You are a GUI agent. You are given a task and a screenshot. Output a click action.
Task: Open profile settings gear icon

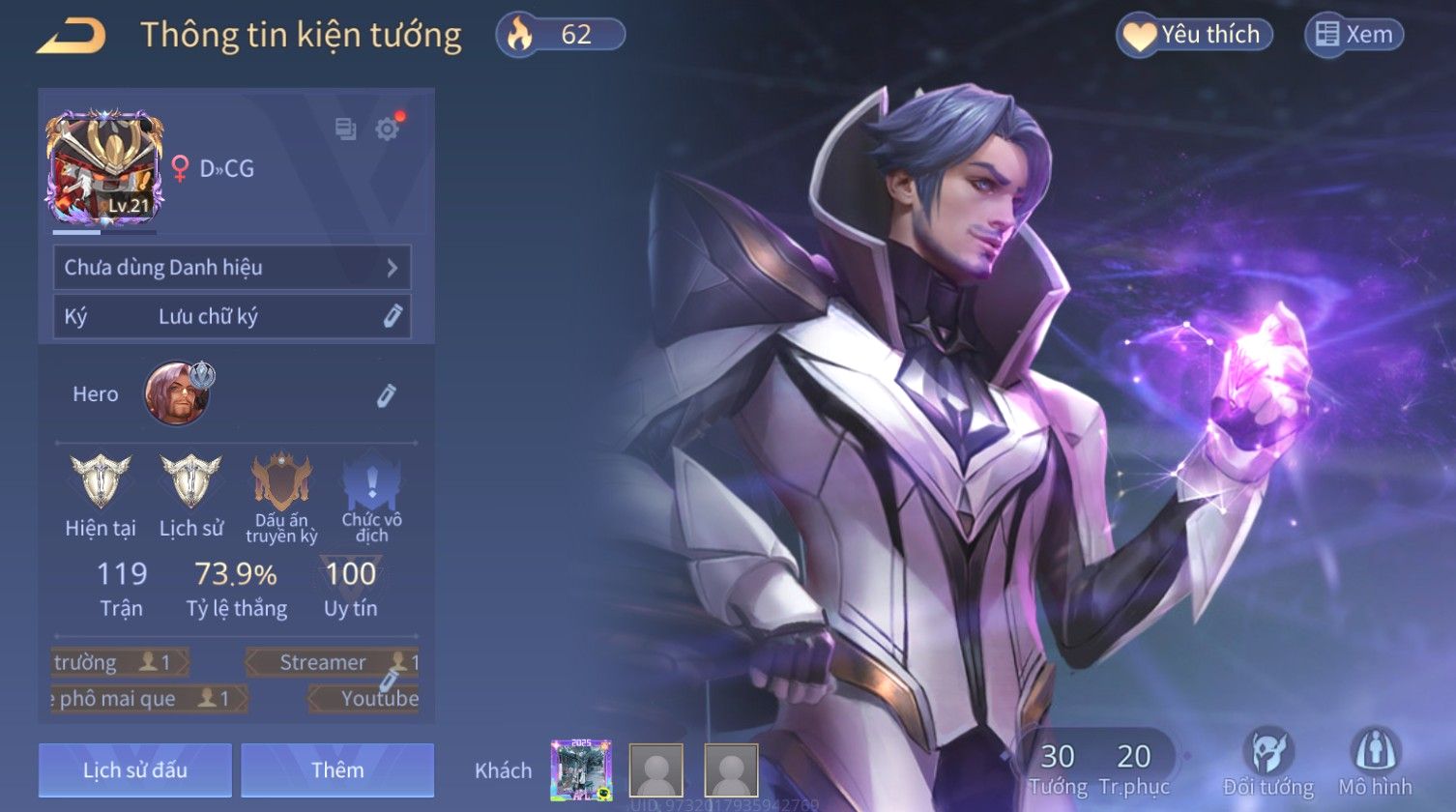click(x=388, y=130)
